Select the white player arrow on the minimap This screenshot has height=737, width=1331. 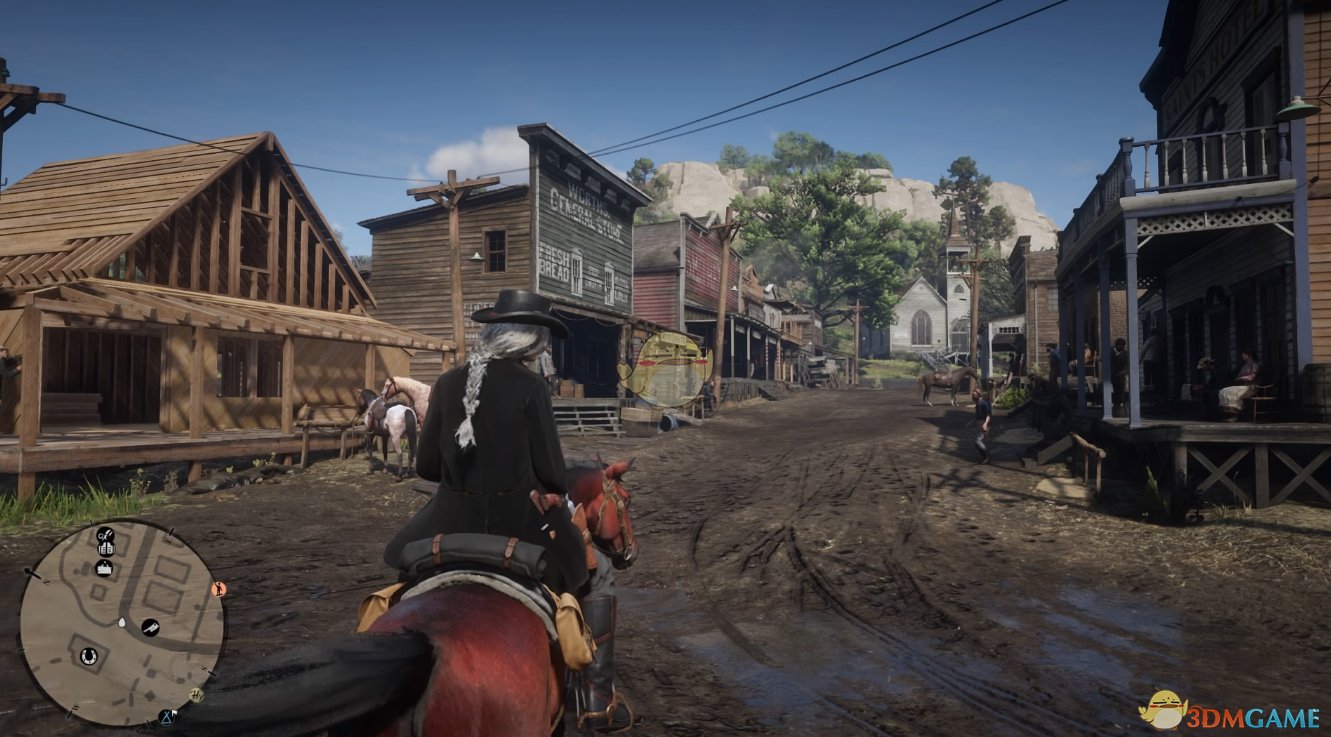pyautogui.click(x=122, y=622)
